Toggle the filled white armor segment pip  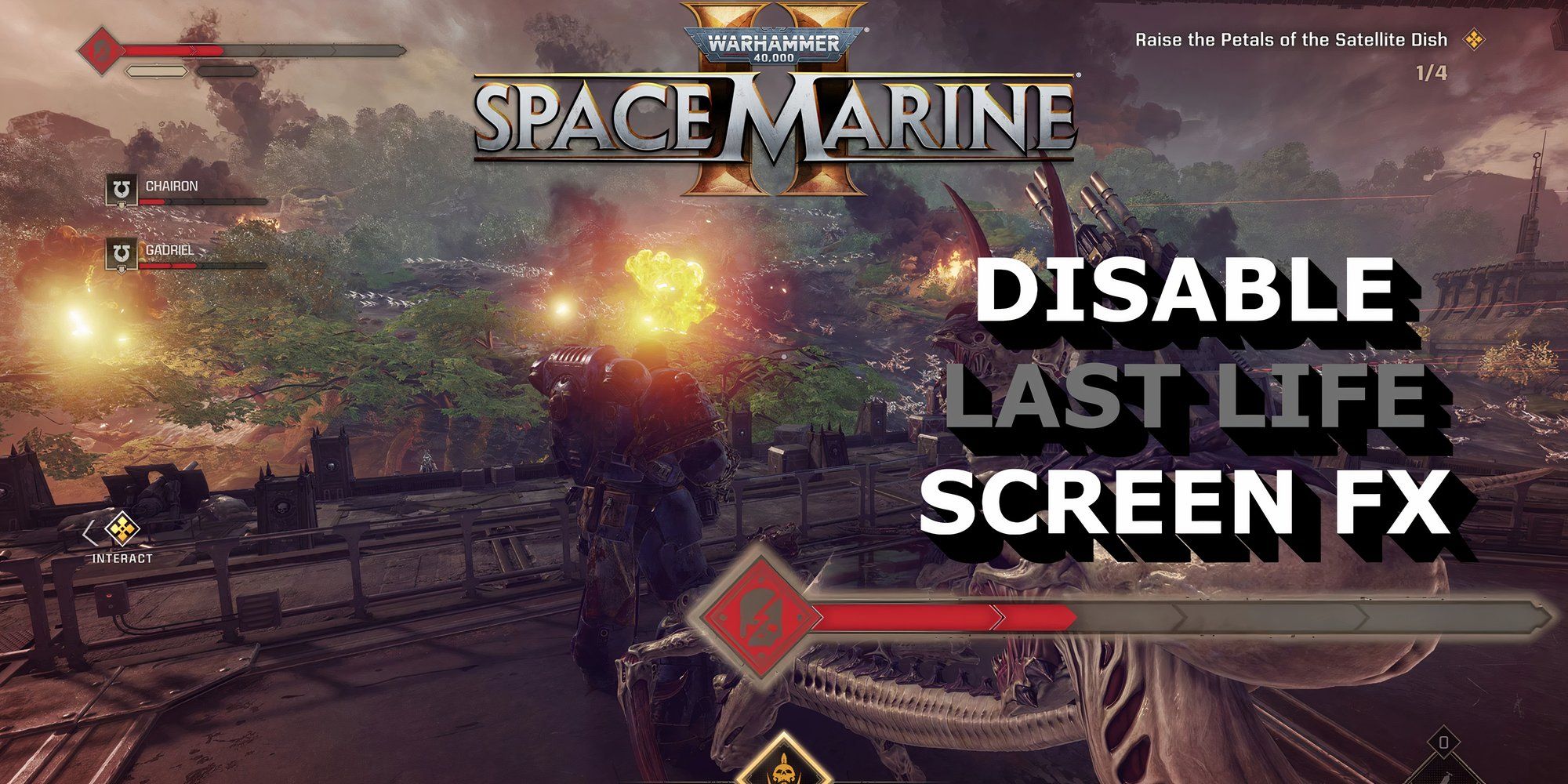(155, 71)
